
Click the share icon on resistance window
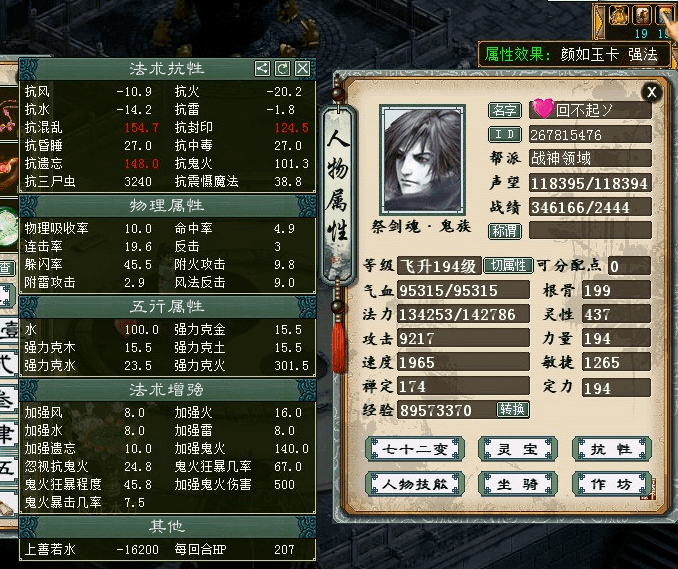(x=262, y=69)
